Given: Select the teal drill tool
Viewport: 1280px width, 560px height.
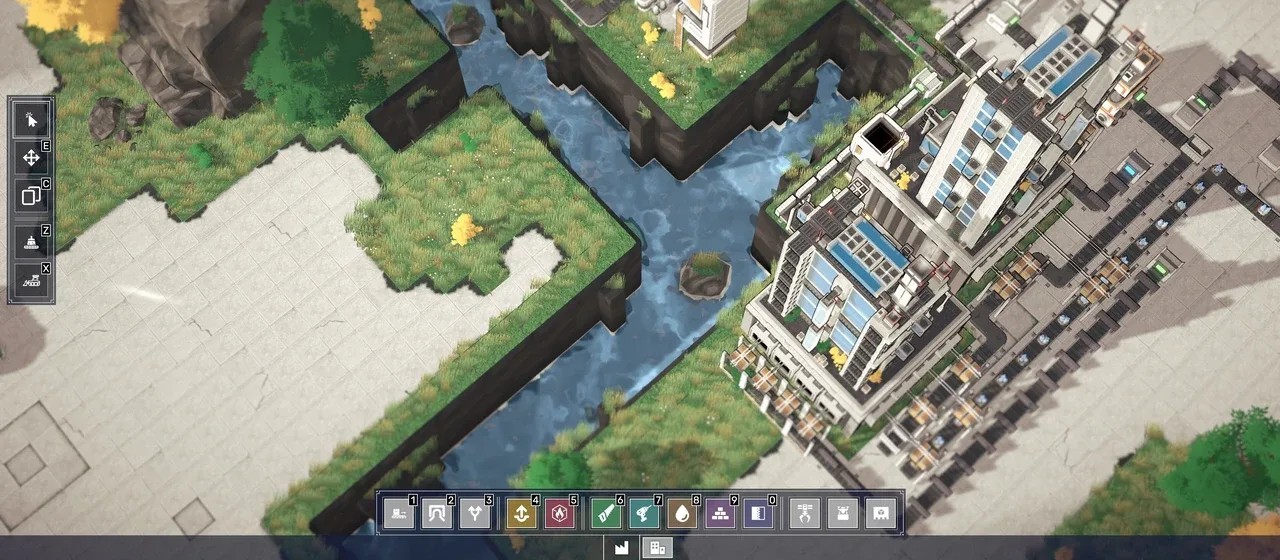Looking at the screenshot, I should click(x=644, y=514).
